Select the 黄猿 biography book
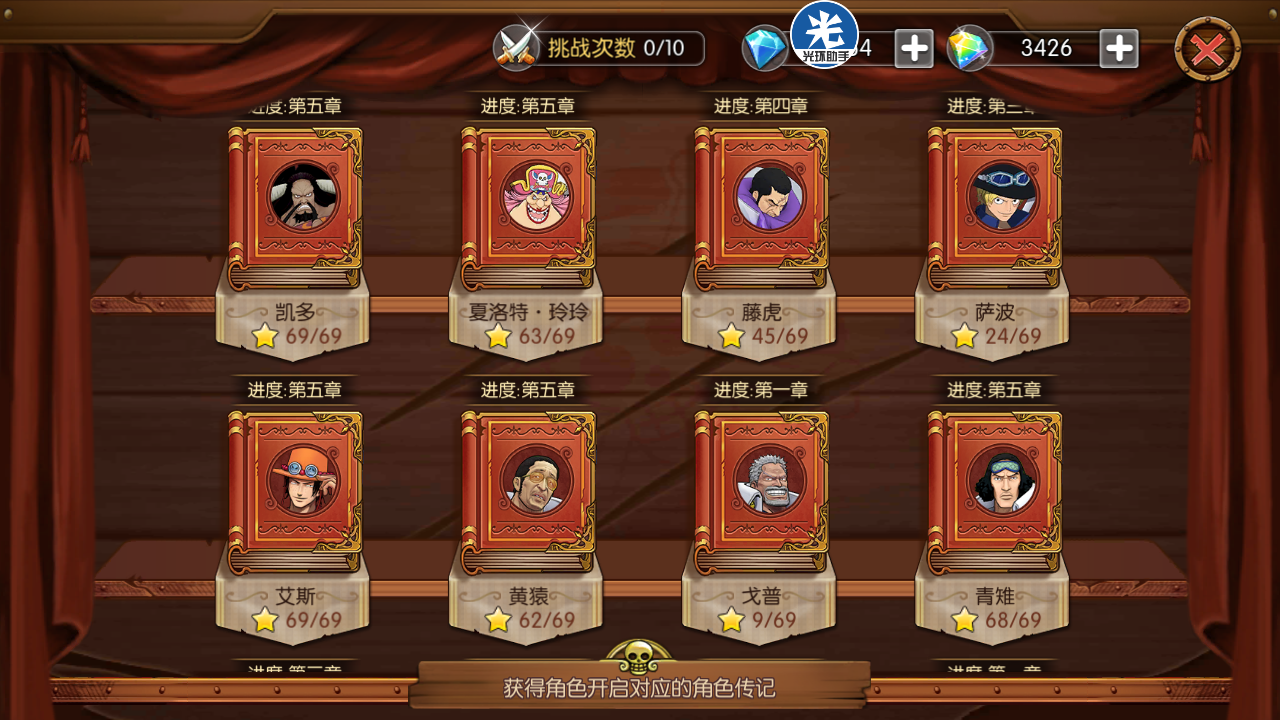 (528, 492)
